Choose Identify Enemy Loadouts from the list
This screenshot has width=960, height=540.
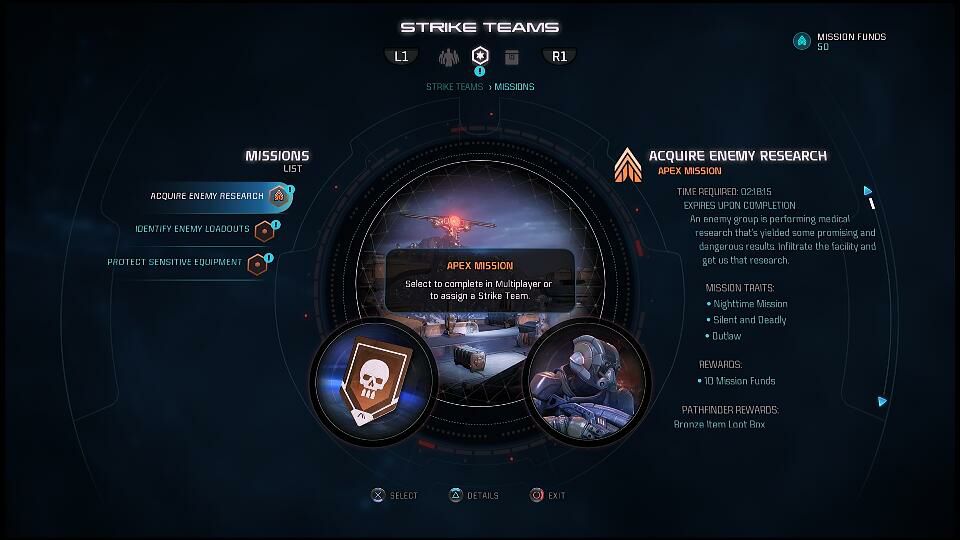pyautogui.click(x=193, y=229)
